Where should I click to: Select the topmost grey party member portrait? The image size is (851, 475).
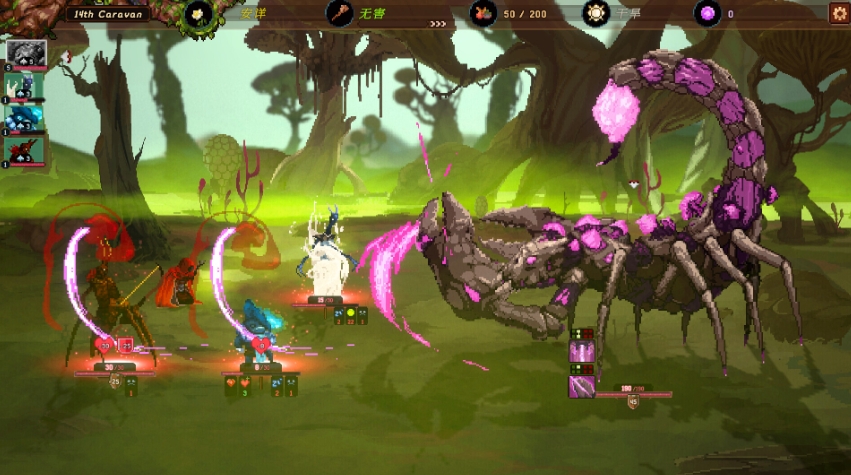click(x=26, y=54)
